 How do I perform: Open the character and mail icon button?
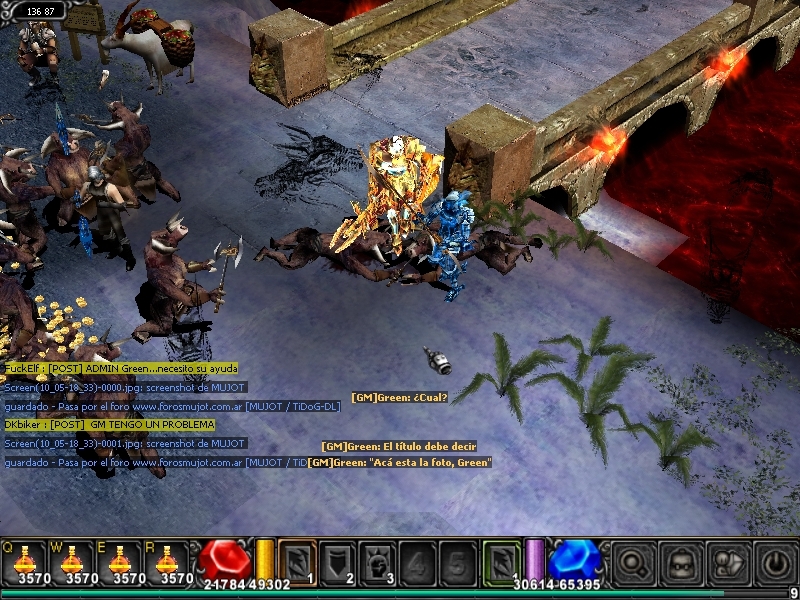727,562
